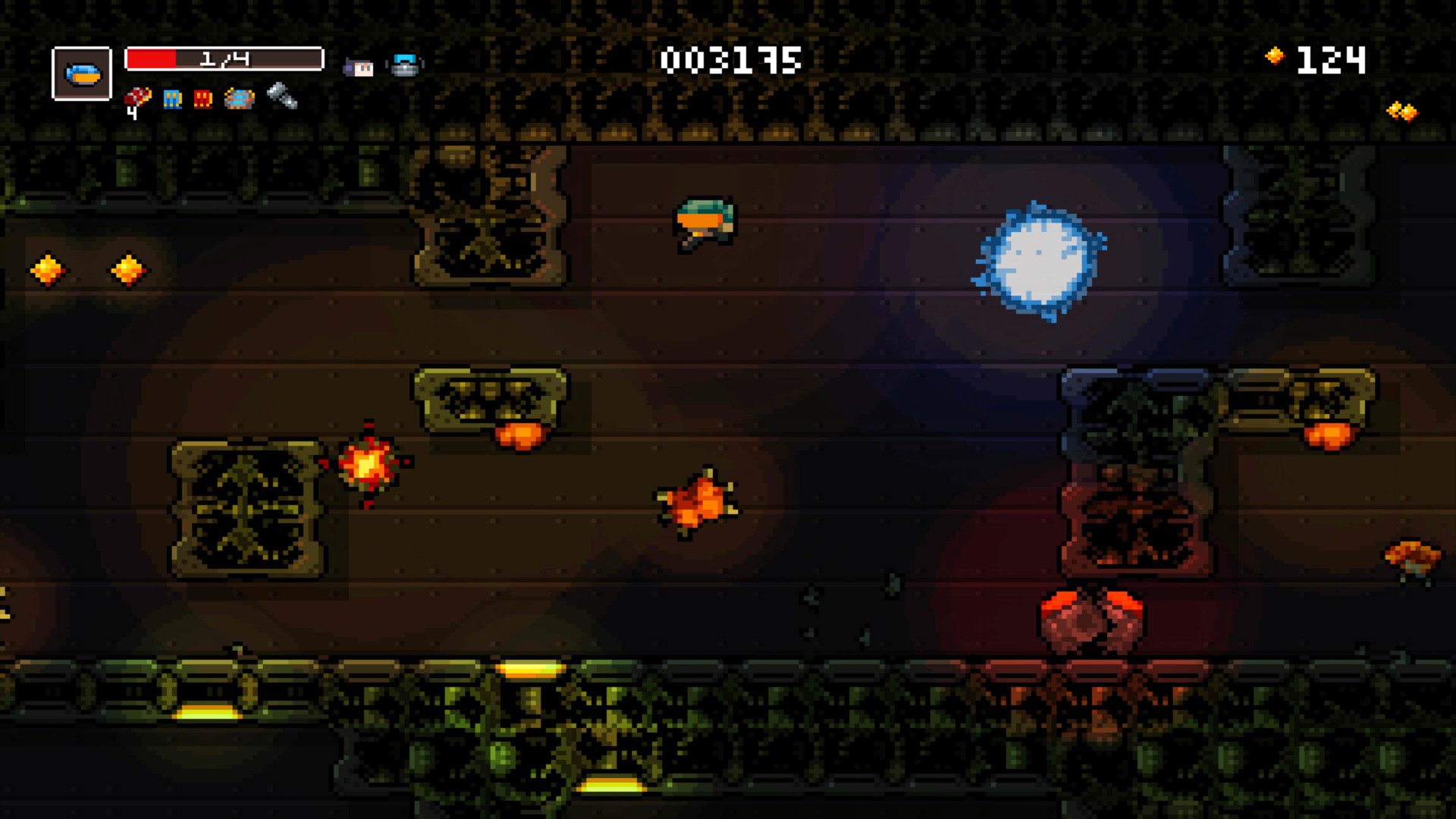Screen dimensions: 1456x819
Task: Choose the blue-and-orange disc gadget icon
Action: 240,99
